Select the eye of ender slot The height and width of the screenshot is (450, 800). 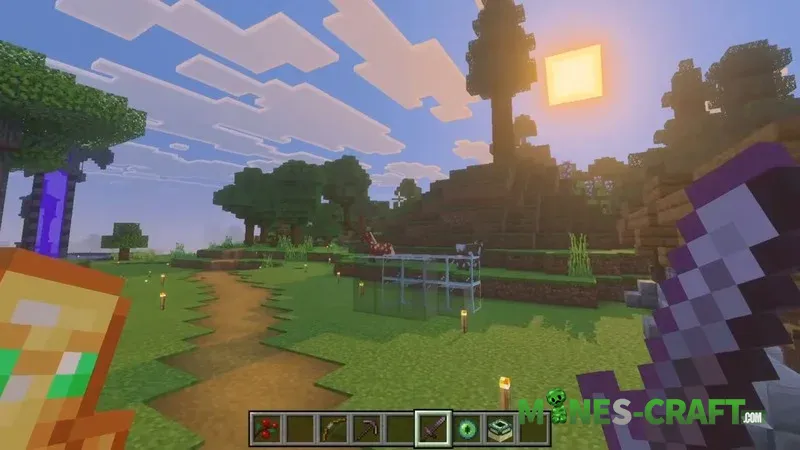467,430
